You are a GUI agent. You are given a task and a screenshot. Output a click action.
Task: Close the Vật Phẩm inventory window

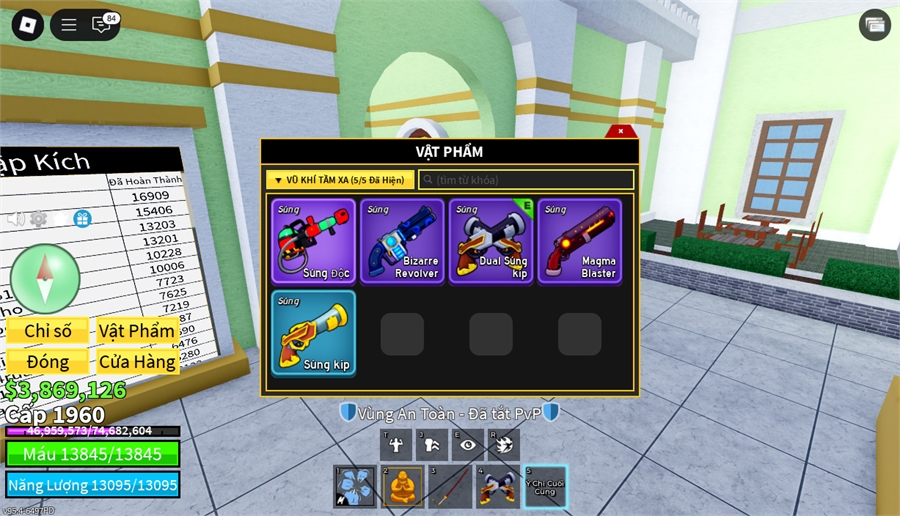[x=620, y=131]
